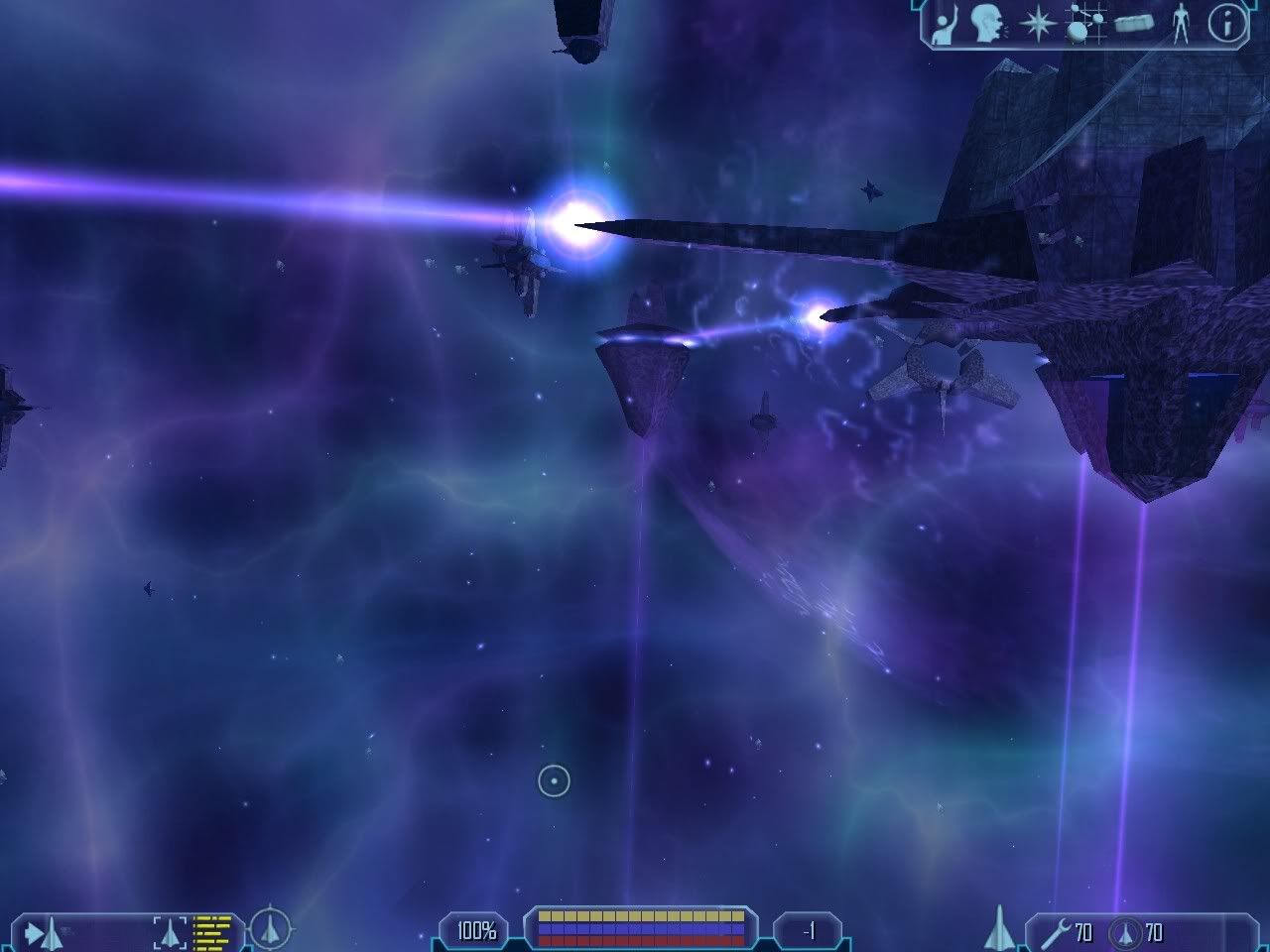Image resolution: width=1270 pixels, height=952 pixels.
Task: Open the standing figure reputation icon
Action: click(1180, 23)
